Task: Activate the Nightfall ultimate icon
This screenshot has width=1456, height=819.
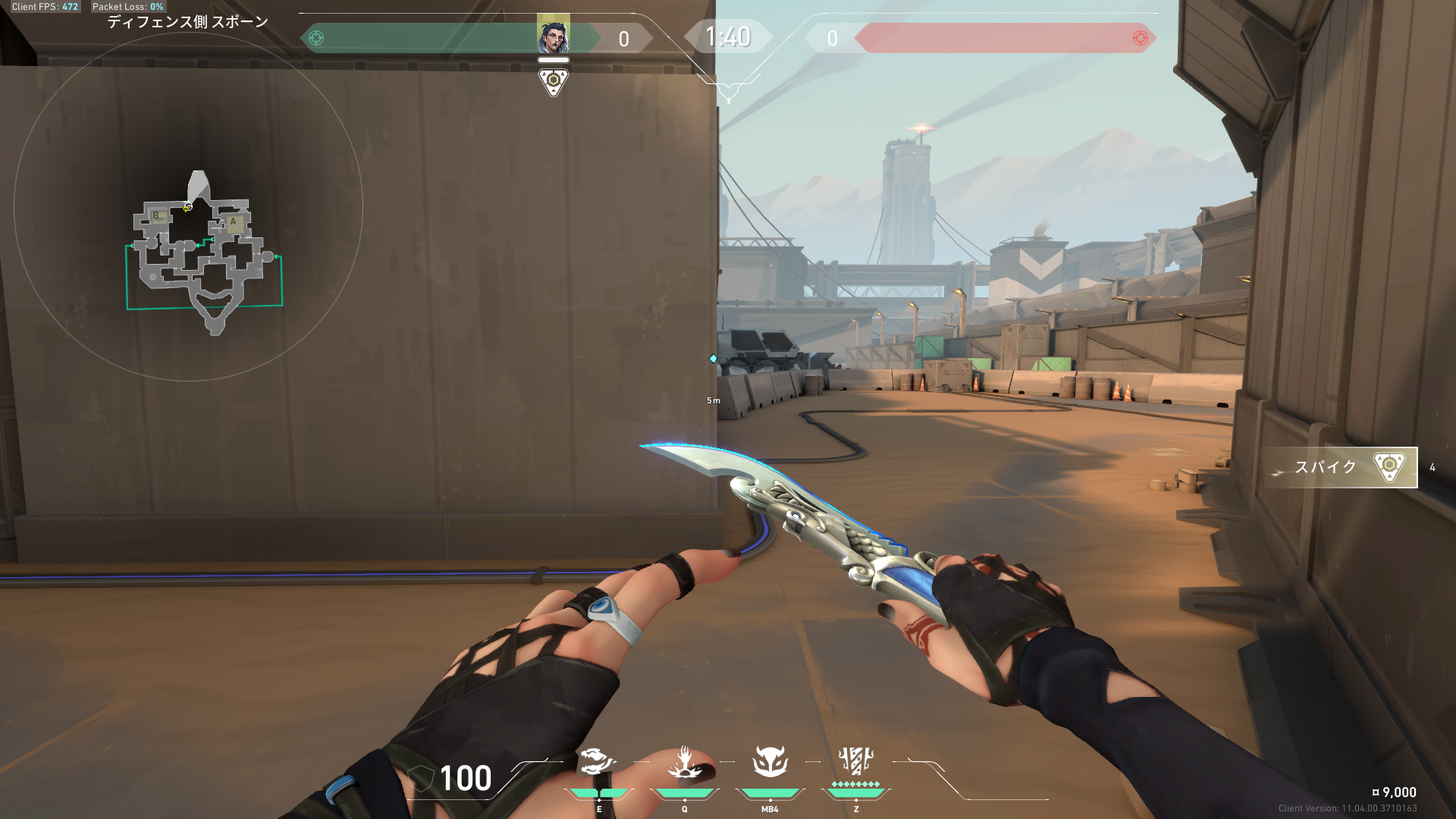Action: [x=855, y=761]
